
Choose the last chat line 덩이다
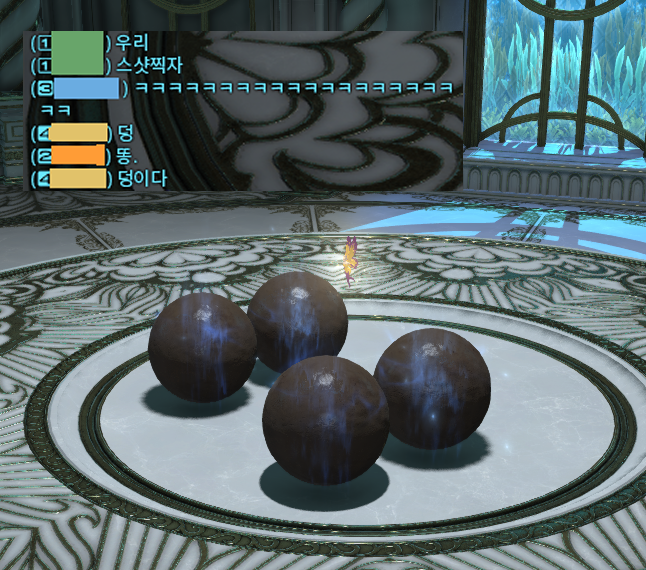(142, 178)
